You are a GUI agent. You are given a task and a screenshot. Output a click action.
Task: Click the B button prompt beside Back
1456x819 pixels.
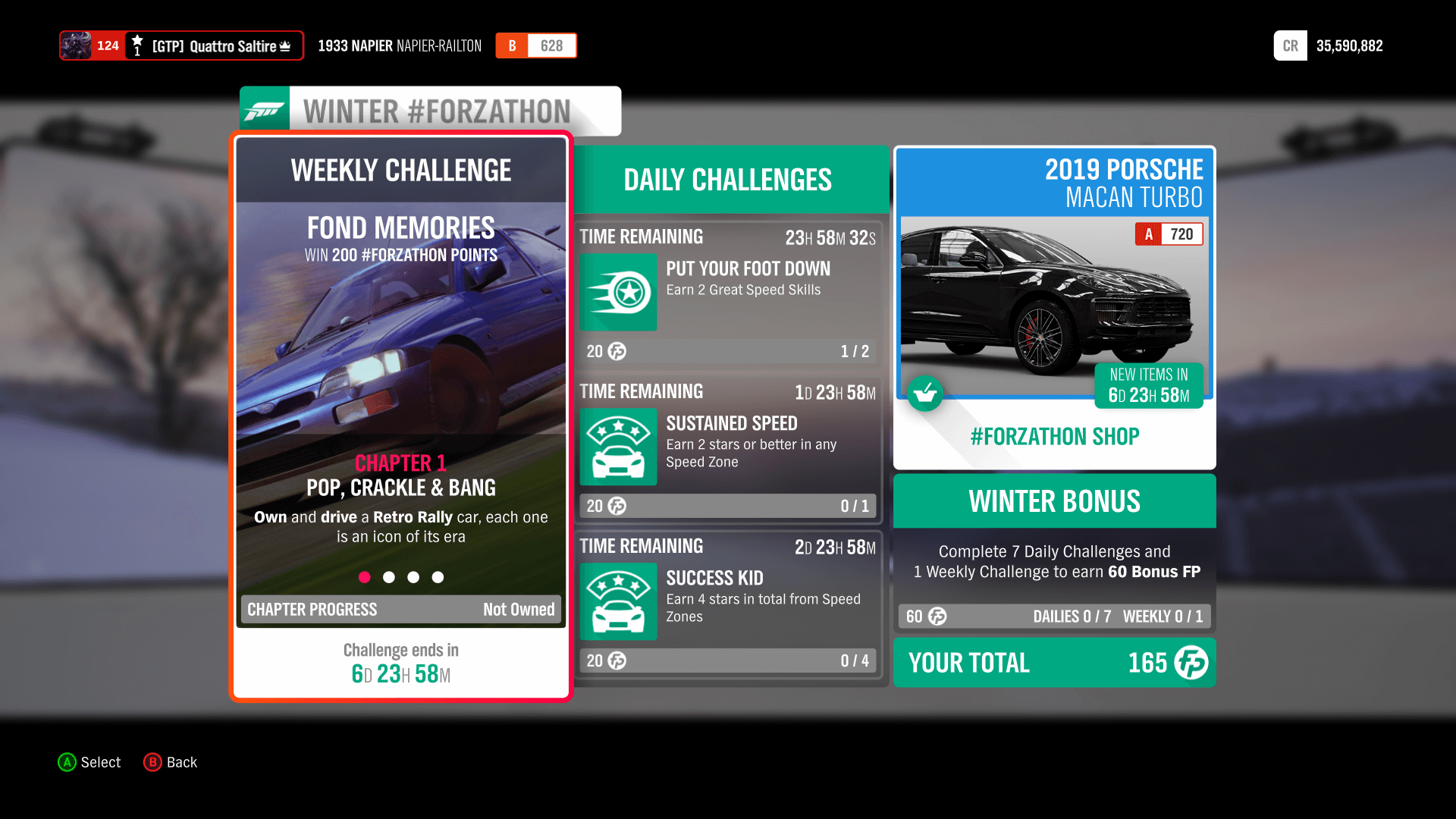coord(152,762)
